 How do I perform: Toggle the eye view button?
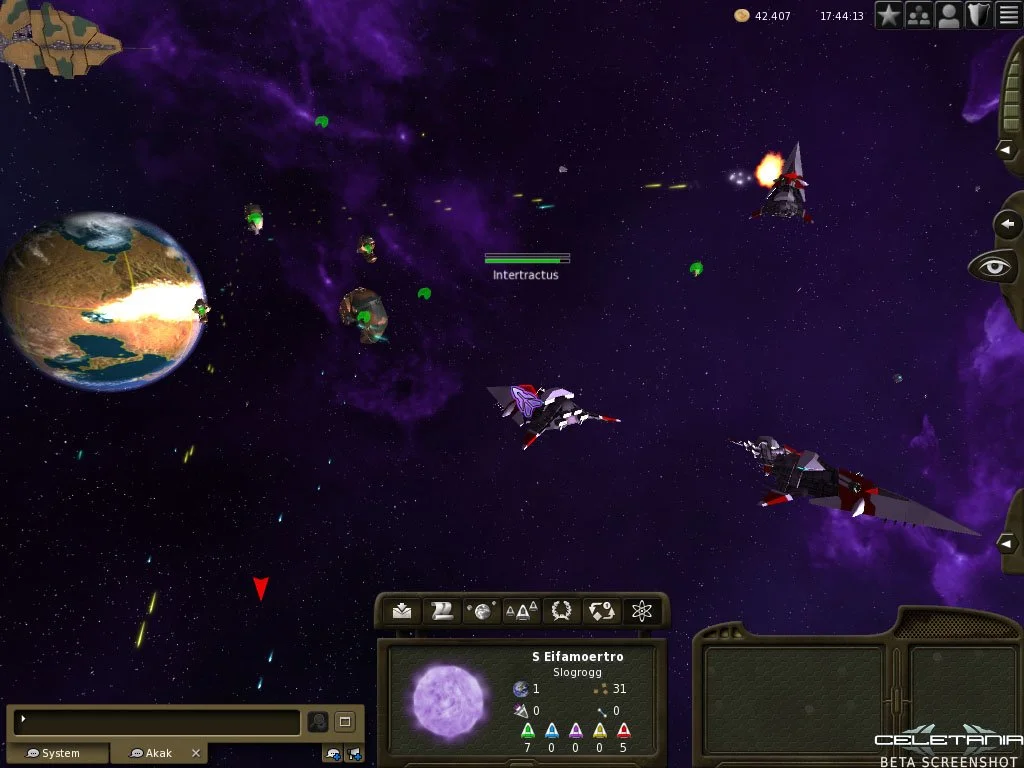(x=993, y=267)
